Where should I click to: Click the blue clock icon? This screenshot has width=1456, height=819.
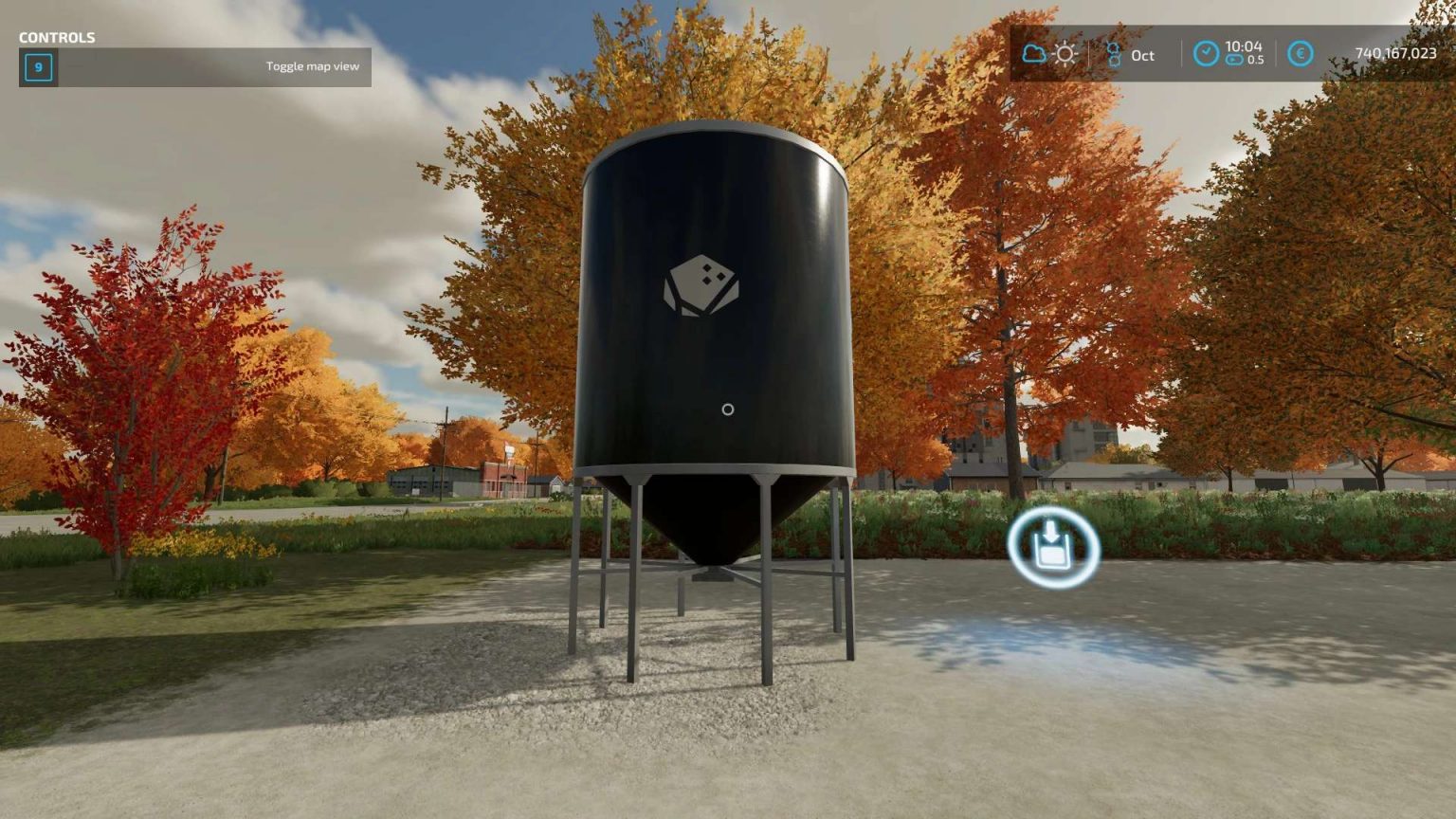1206,54
